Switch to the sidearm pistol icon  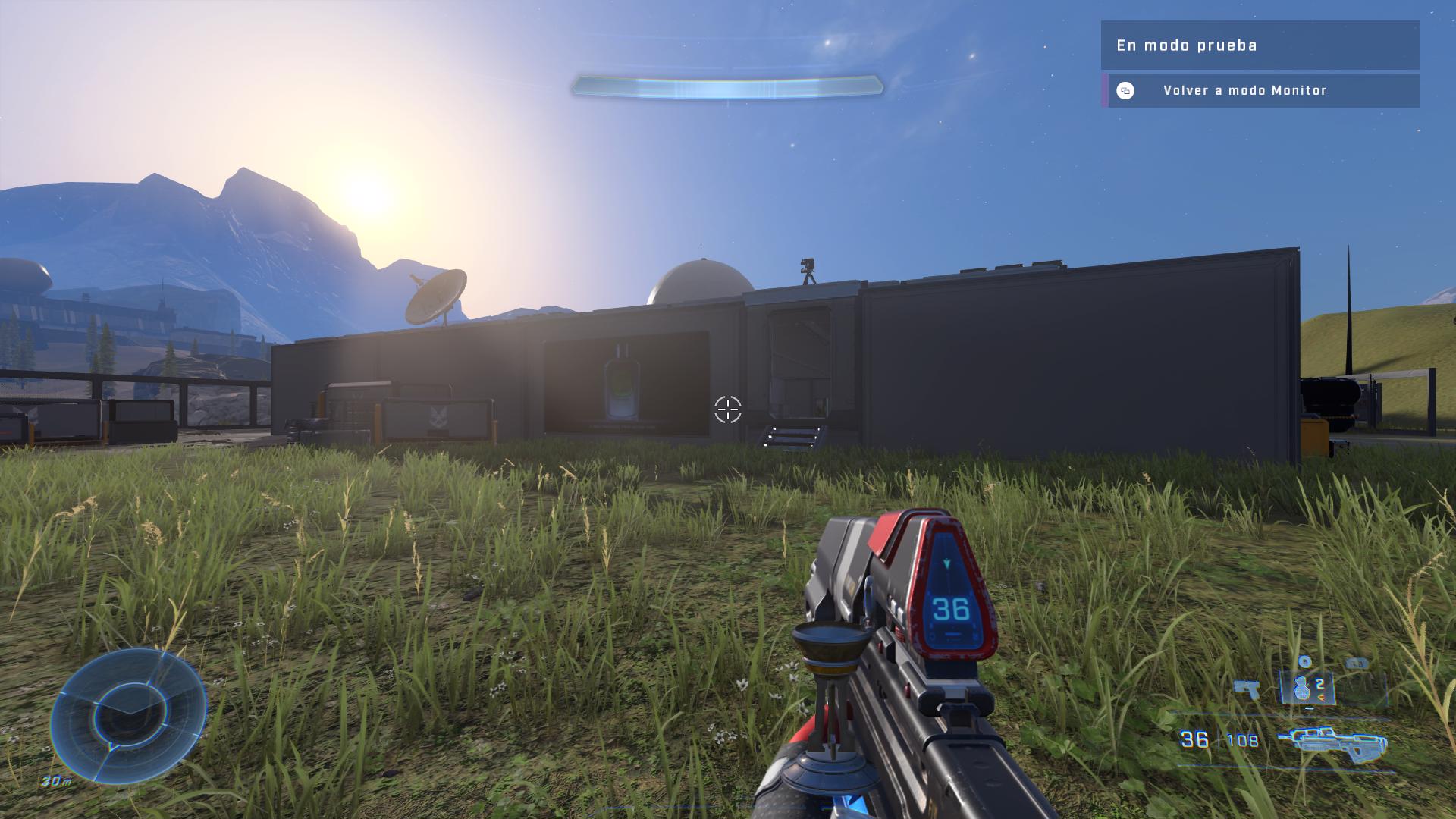point(1247,689)
